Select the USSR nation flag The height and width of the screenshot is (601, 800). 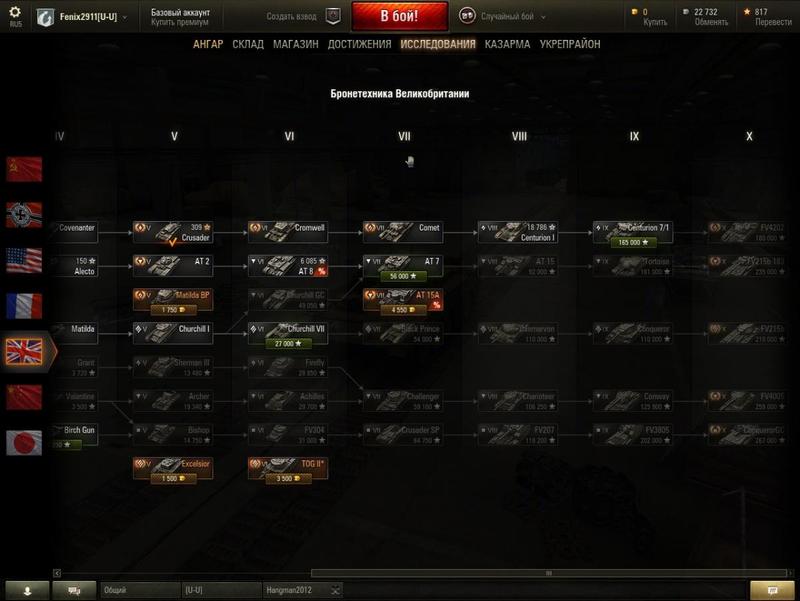[24, 169]
